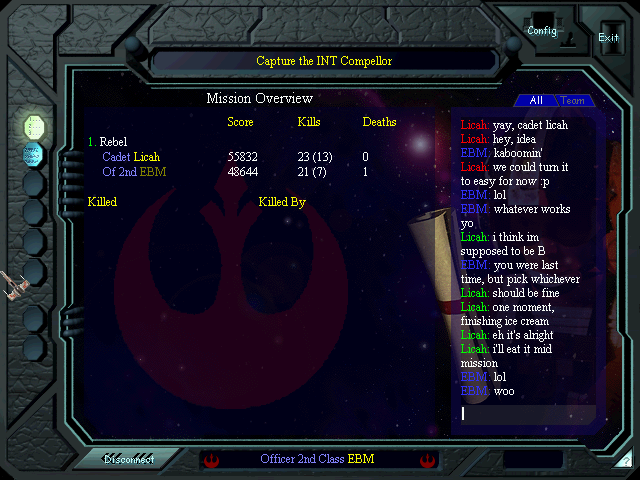
Task: Click the Exit button
Action: click(x=608, y=37)
